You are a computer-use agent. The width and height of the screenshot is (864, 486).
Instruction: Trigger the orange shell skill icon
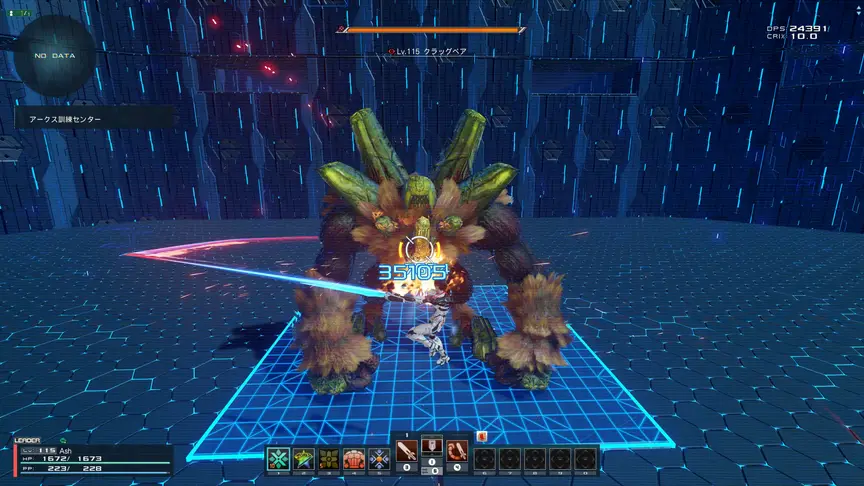point(355,459)
